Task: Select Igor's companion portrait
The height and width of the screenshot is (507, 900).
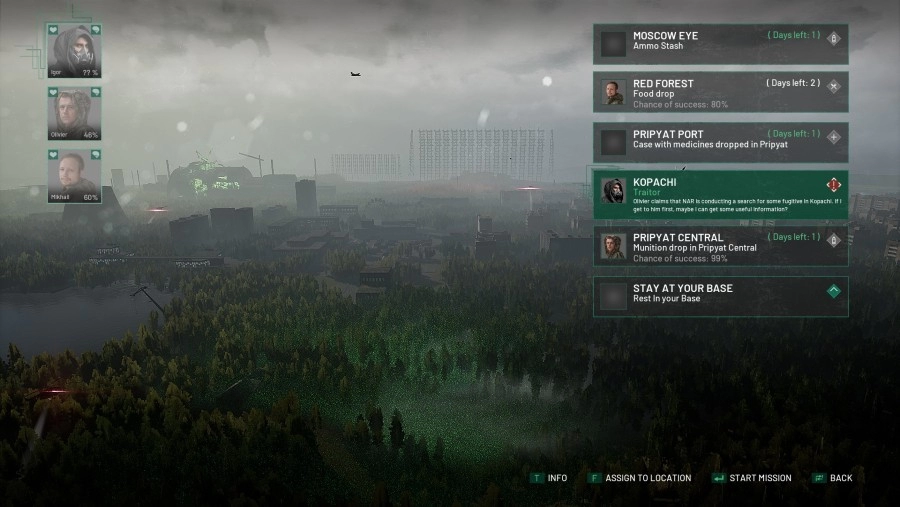Action: tap(74, 52)
